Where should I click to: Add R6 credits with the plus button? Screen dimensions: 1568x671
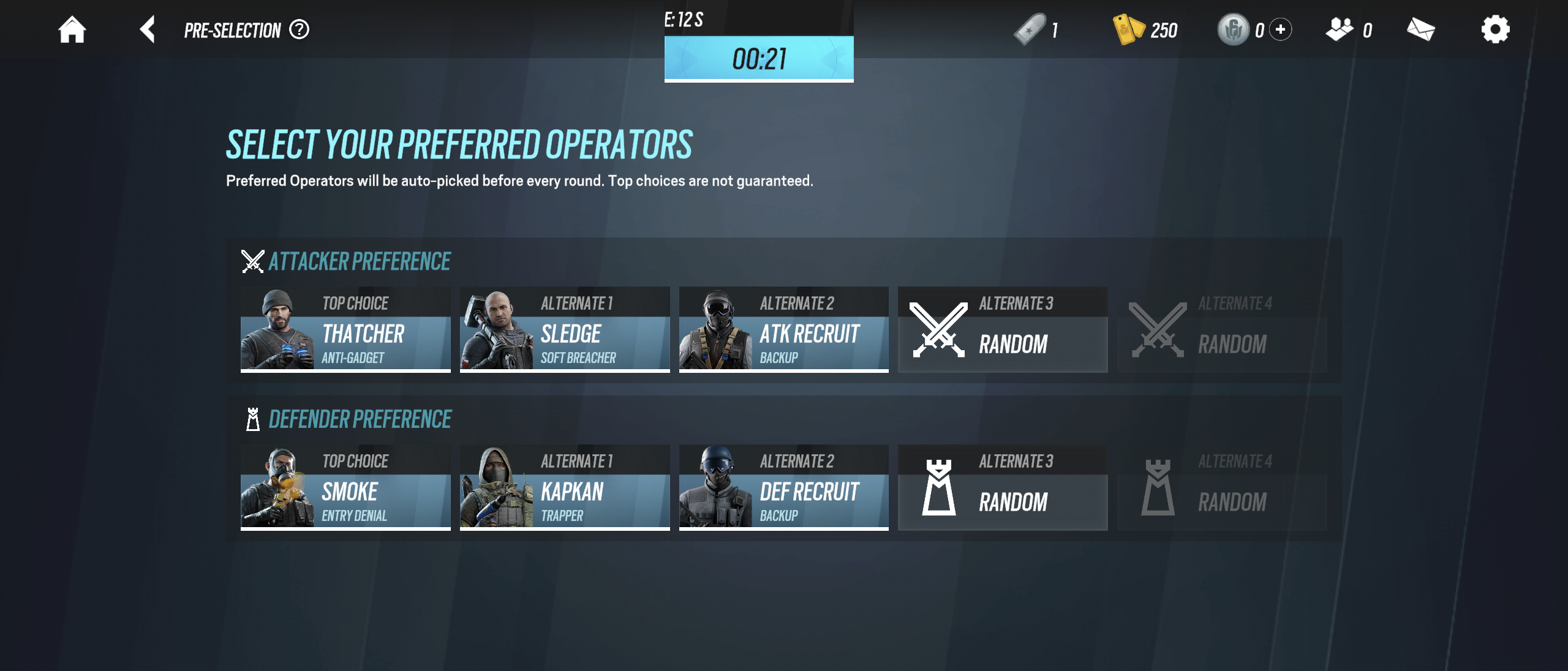pyautogui.click(x=1280, y=29)
